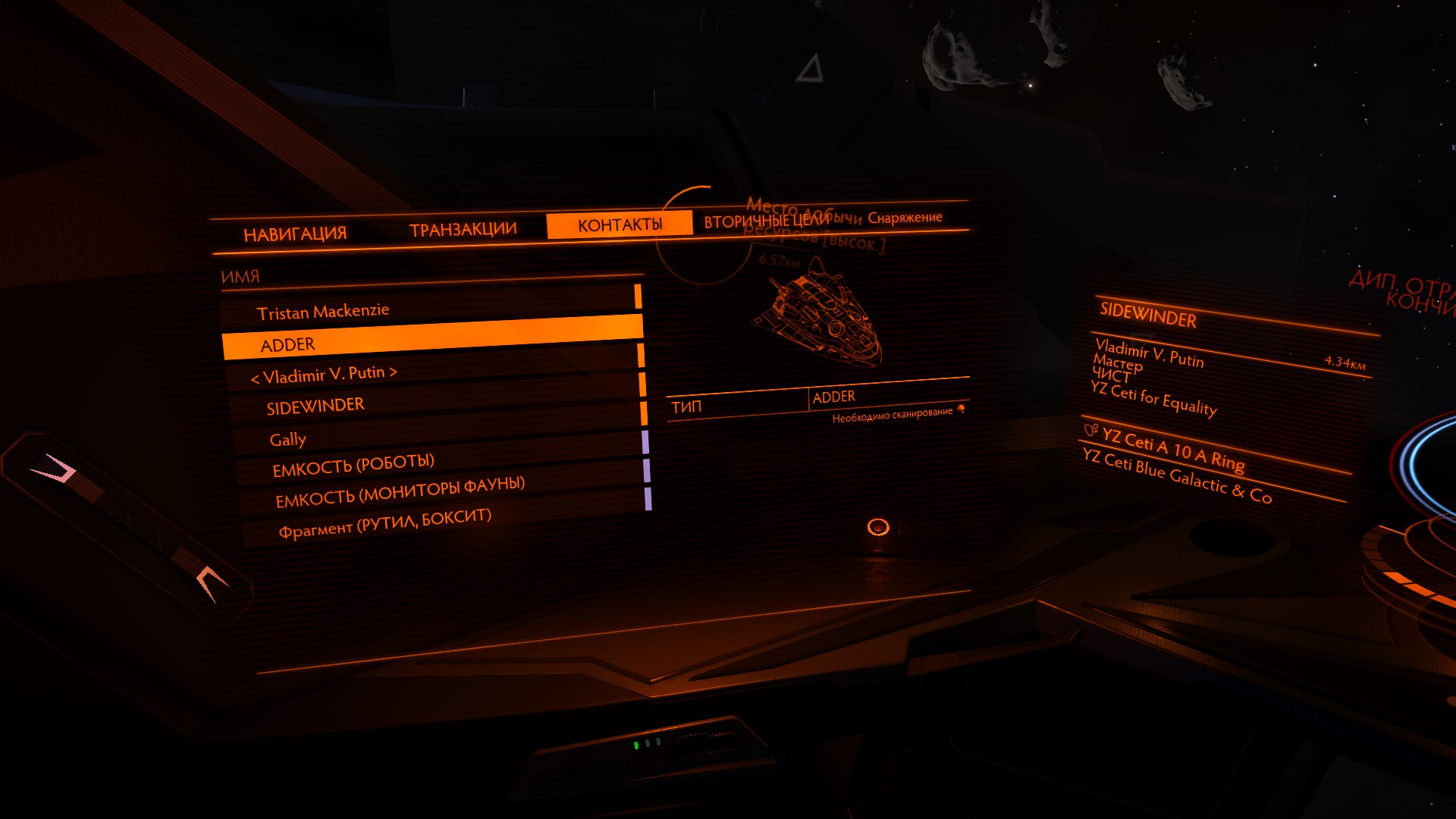Select the Vladimir V. Putin contact
Viewport: 1456px width, 819px height.
324,374
